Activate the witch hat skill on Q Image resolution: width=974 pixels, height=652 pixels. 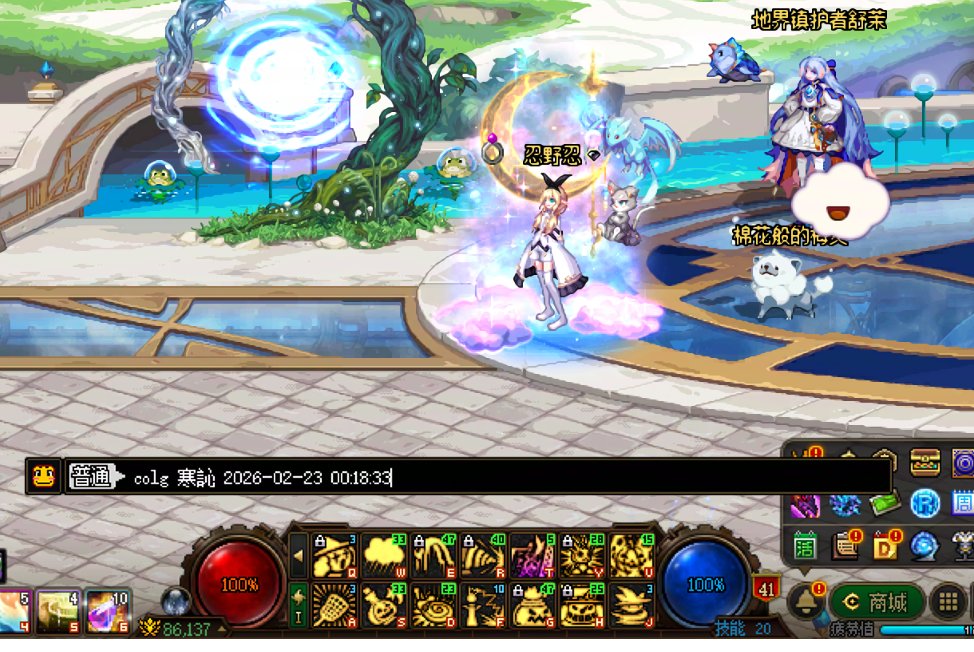click(x=334, y=556)
